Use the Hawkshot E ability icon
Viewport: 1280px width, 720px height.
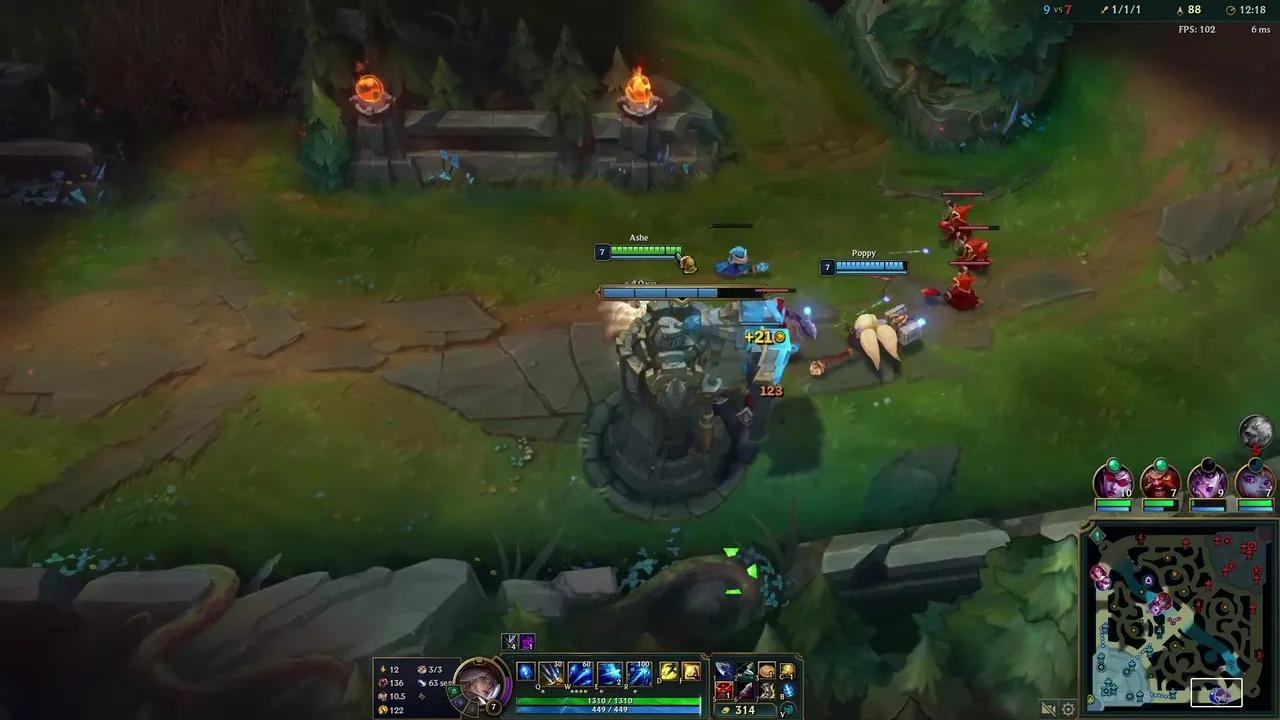point(608,673)
